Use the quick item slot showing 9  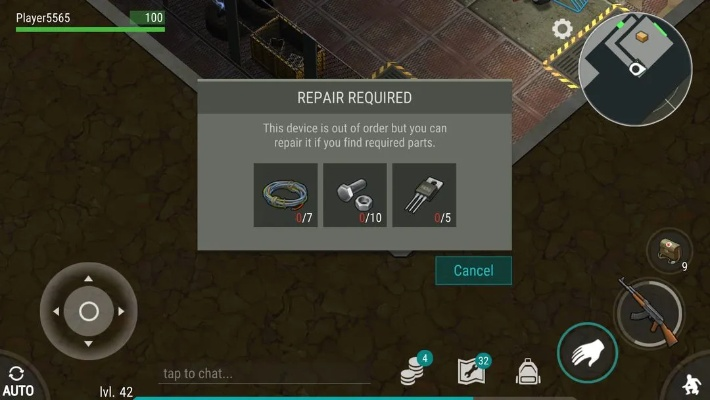point(669,250)
